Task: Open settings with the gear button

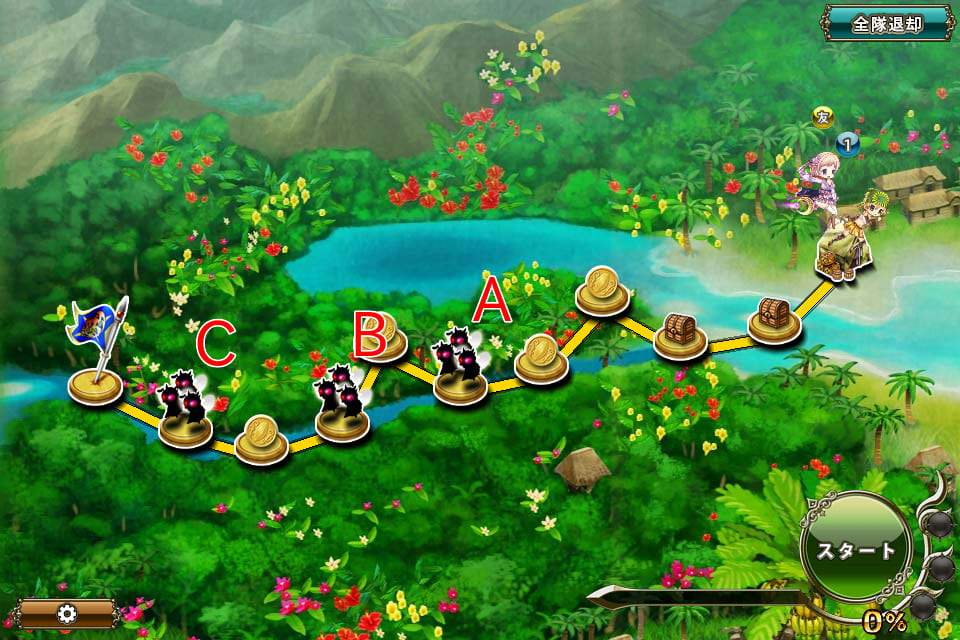Action: click(x=68, y=613)
